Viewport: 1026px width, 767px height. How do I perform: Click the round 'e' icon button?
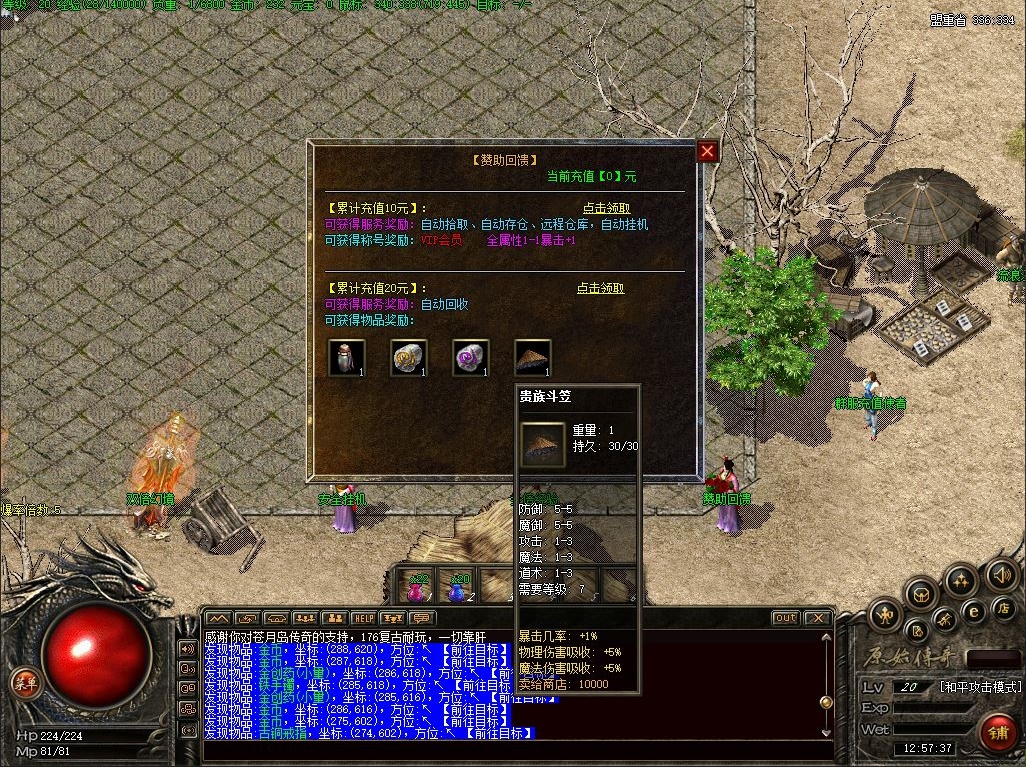tap(972, 610)
